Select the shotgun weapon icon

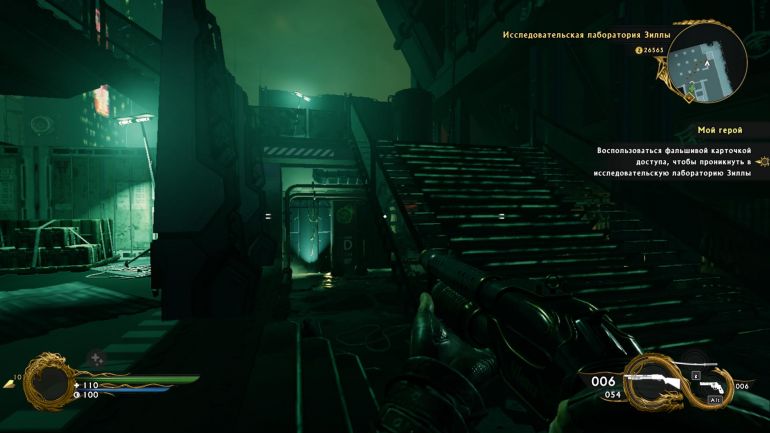[x=650, y=381]
